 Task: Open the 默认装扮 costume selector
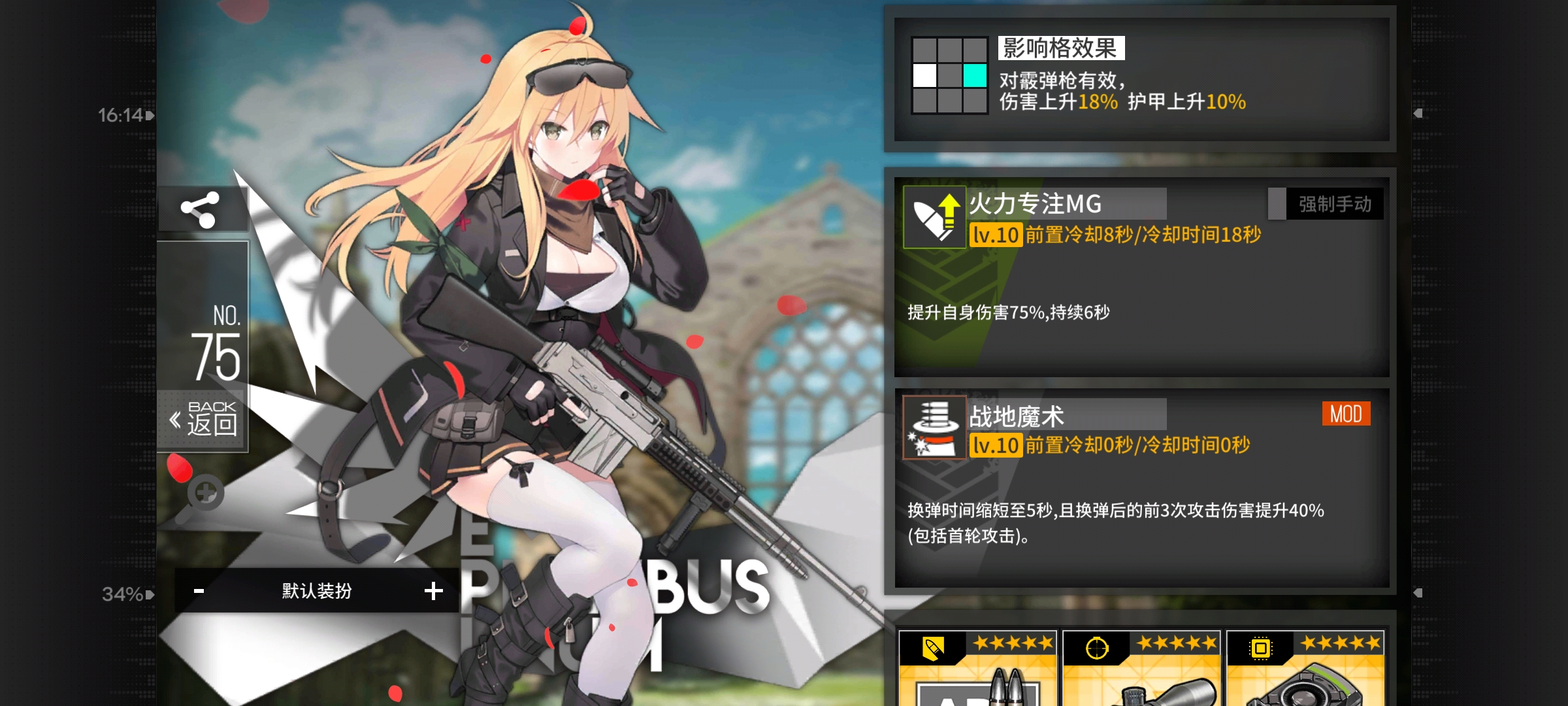pyautogui.click(x=315, y=591)
